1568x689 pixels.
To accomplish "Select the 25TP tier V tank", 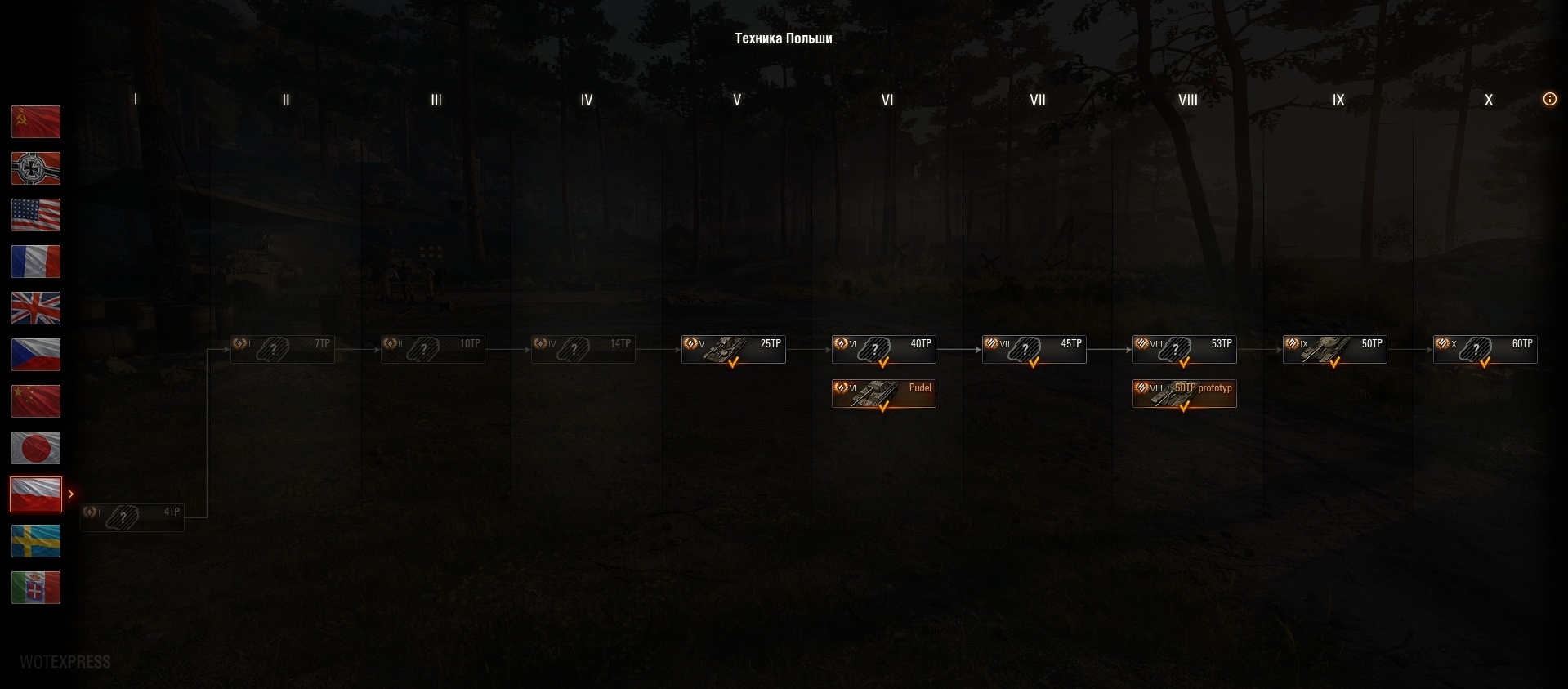I will (734, 349).
